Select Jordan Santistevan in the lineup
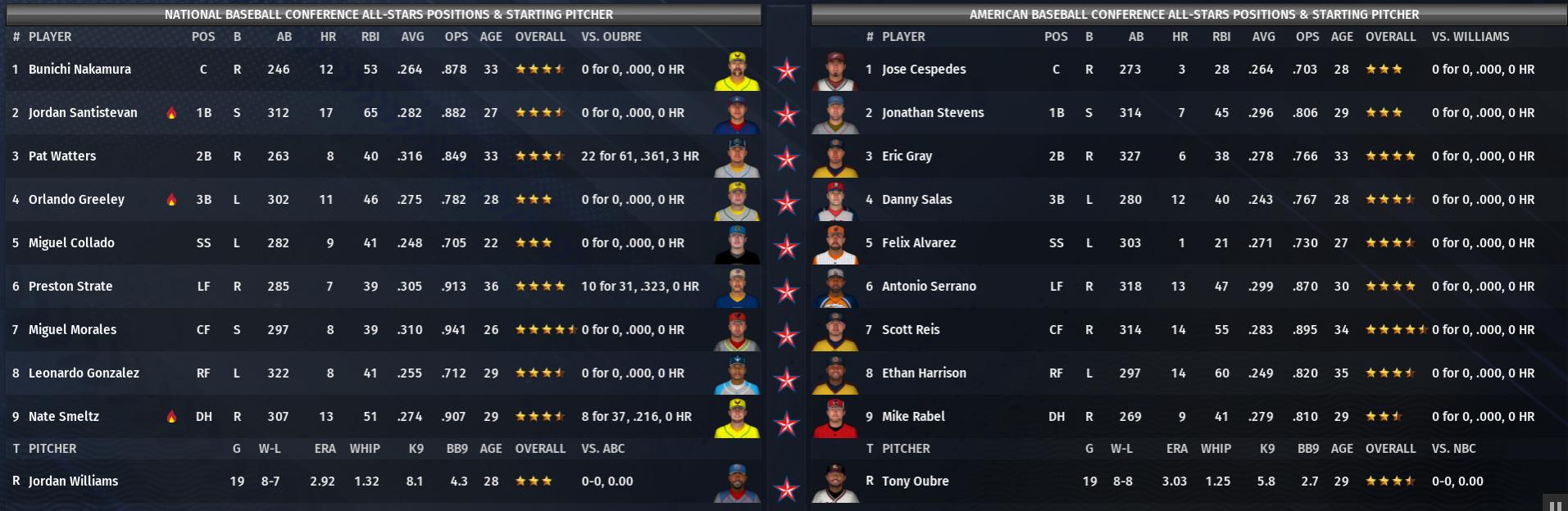 [x=83, y=113]
